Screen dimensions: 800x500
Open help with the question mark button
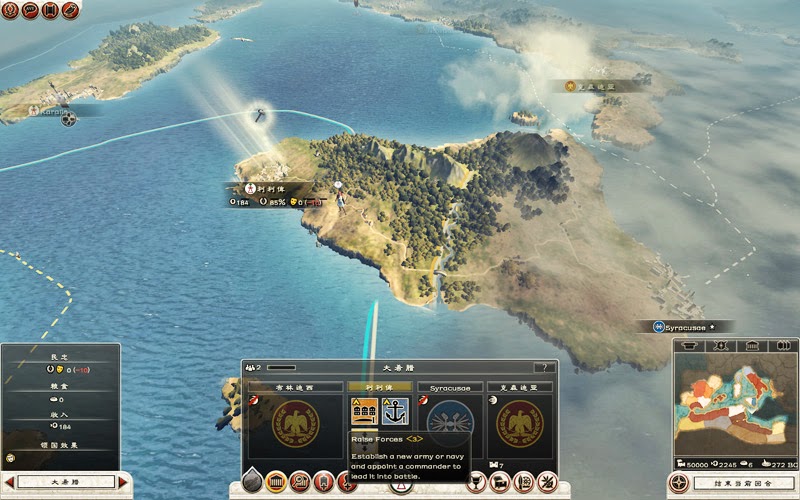[545, 368]
